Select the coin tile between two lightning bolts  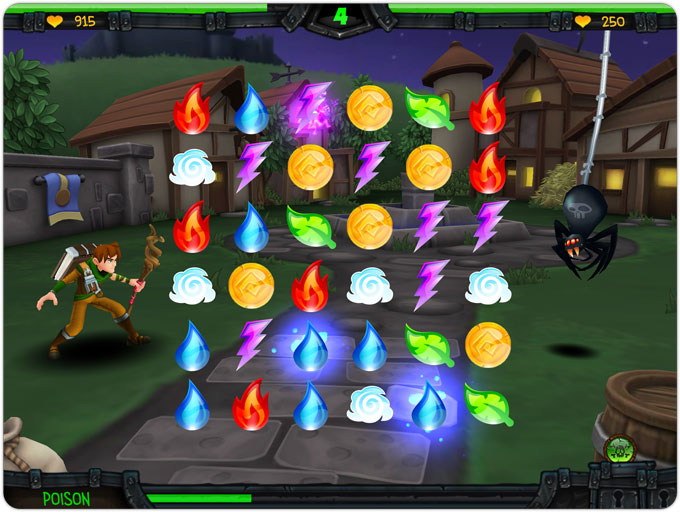coord(311,167)
